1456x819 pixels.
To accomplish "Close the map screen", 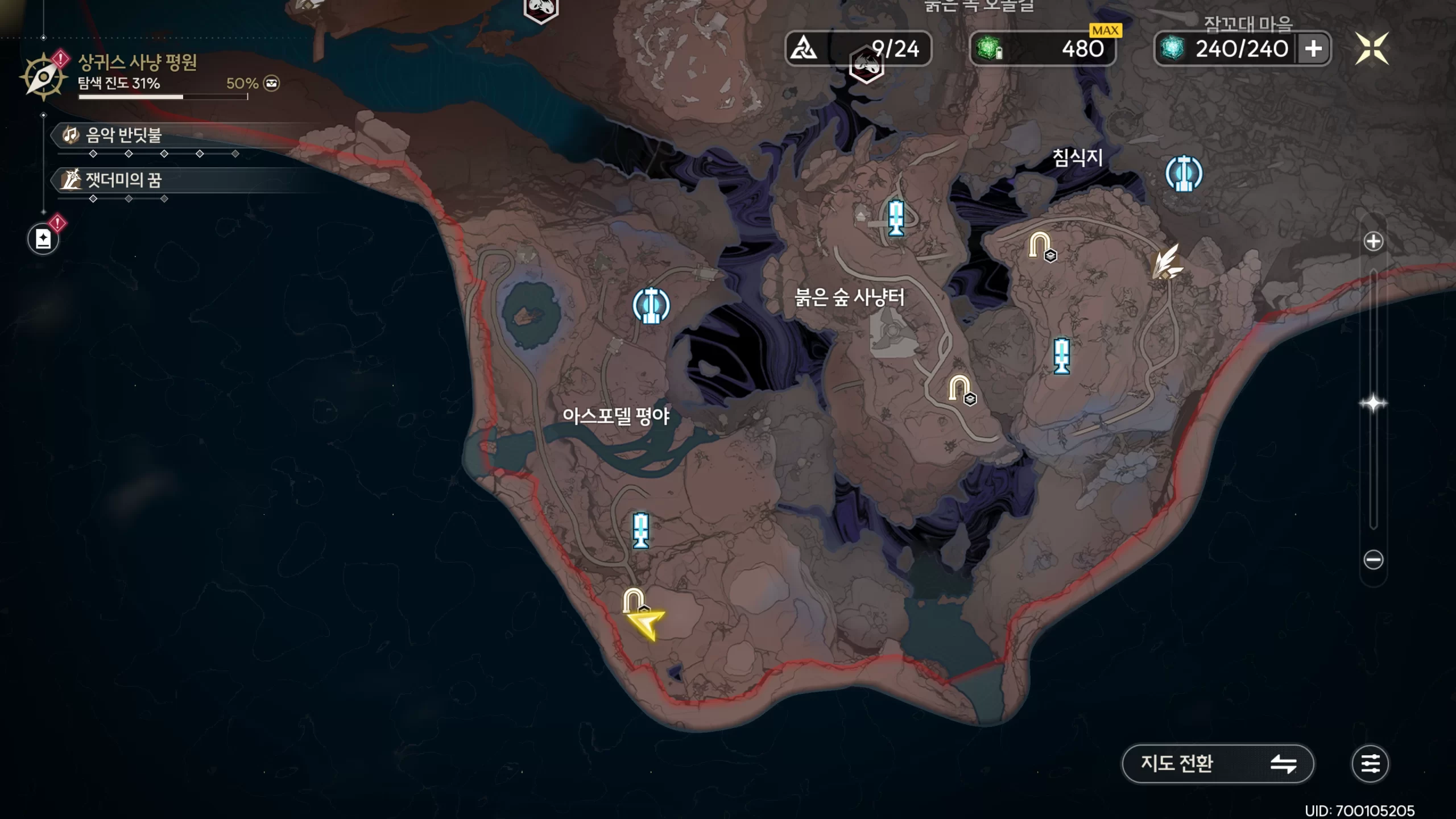I will click(x=1371, y=48).
